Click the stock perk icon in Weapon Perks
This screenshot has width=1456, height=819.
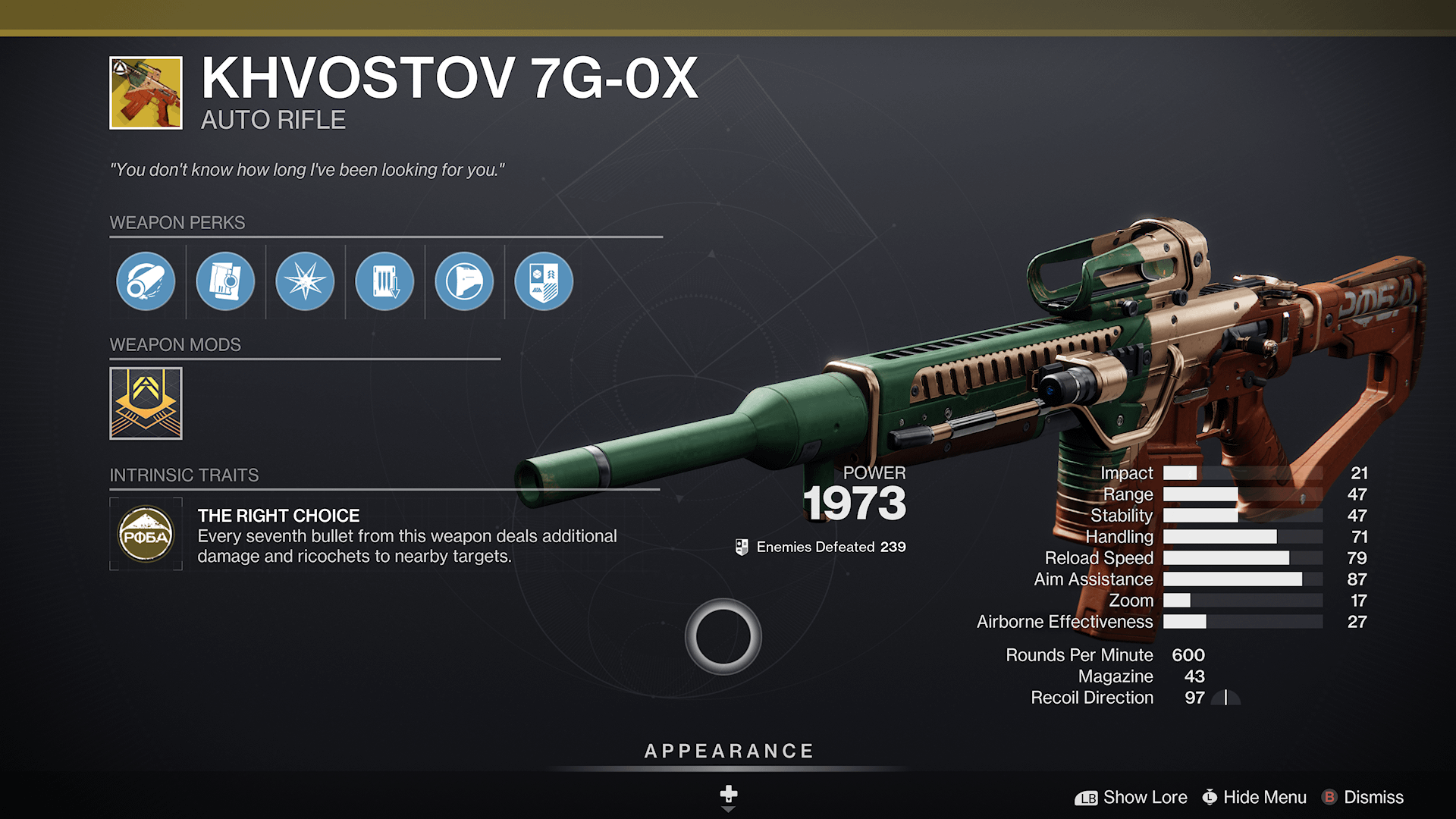[463, 281]
